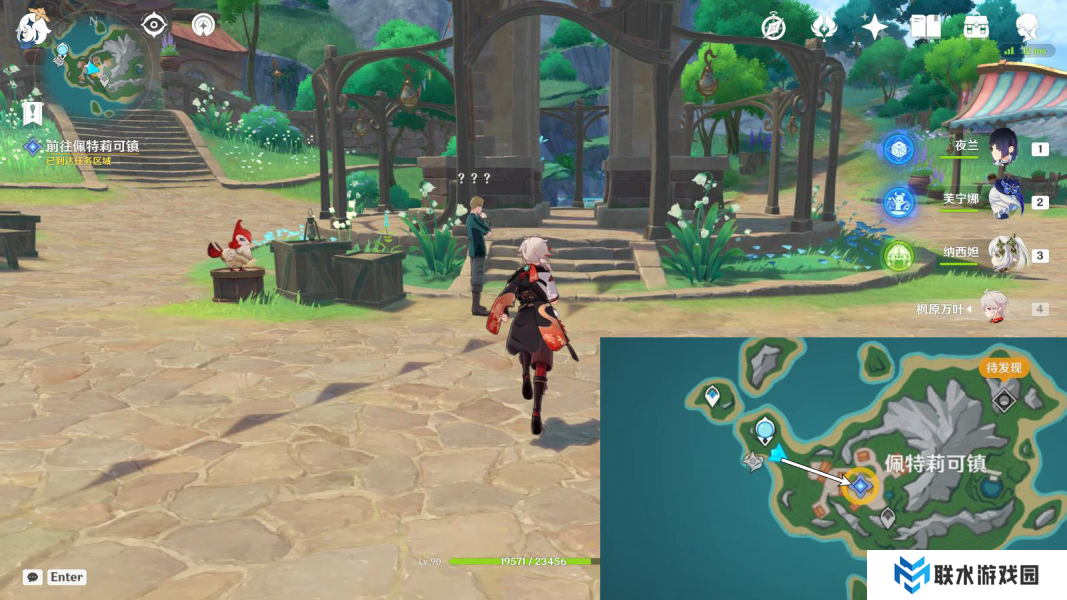Click the blue quest marker on the inset map
The image size is (1067, 600).
(860, 487)
